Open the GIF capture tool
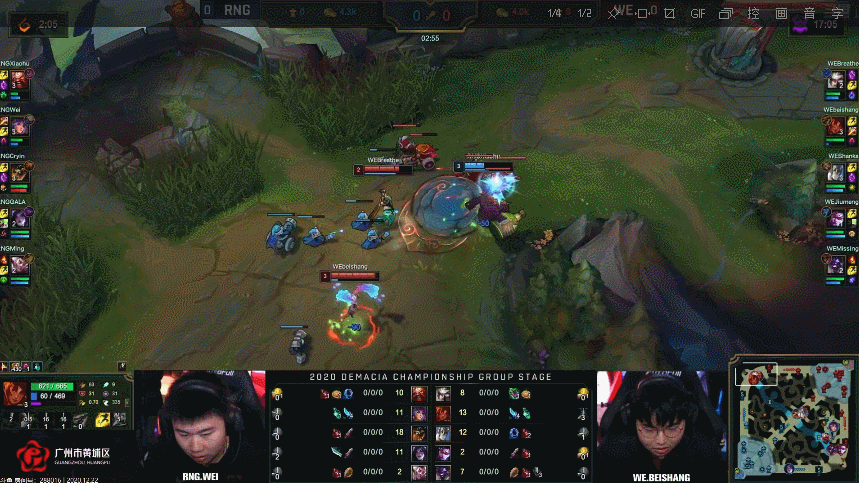This screenshot has height=483, width=859. [x=698, y=14]
